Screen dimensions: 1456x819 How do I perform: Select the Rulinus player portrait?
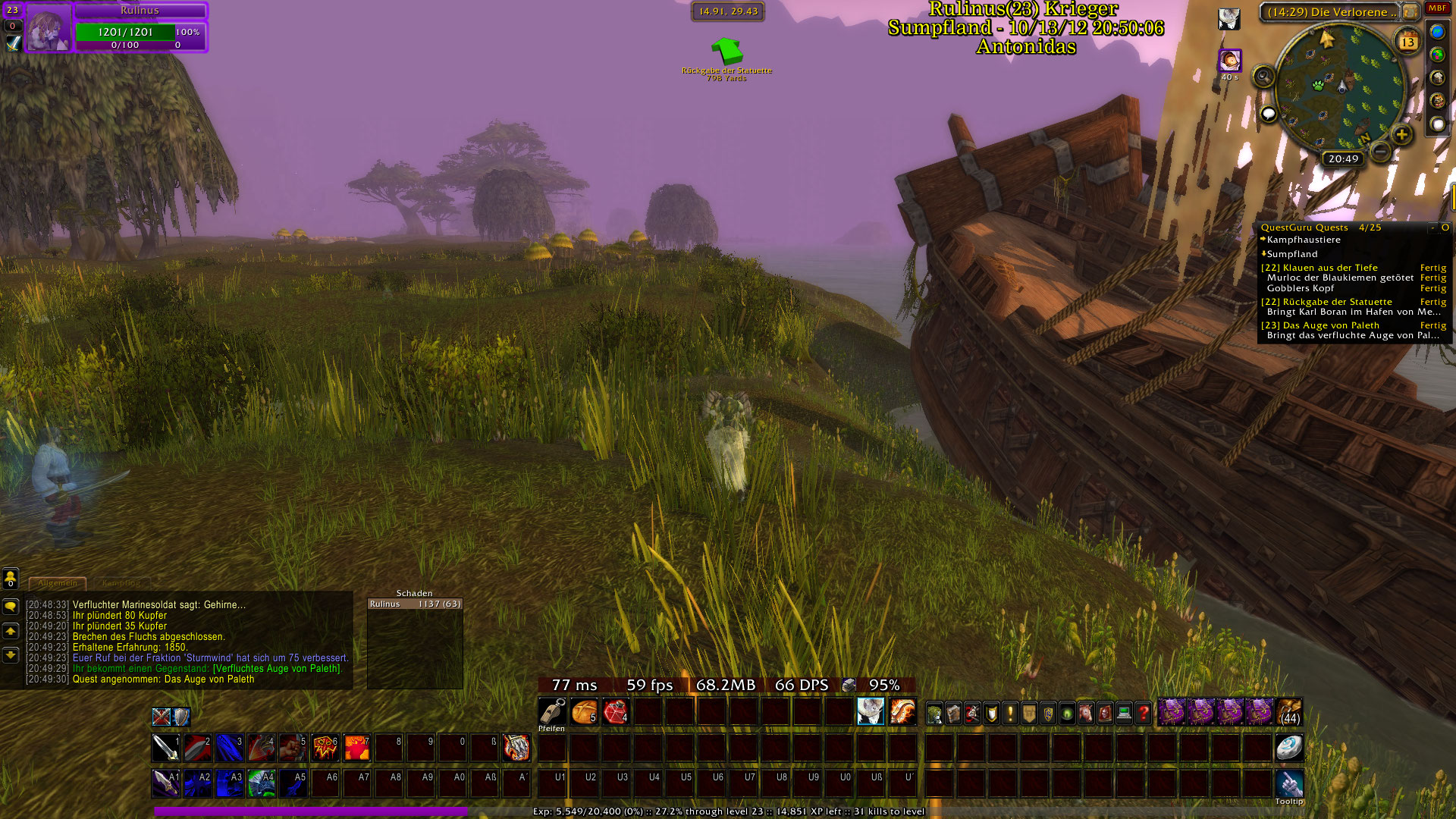pos(49,28)
